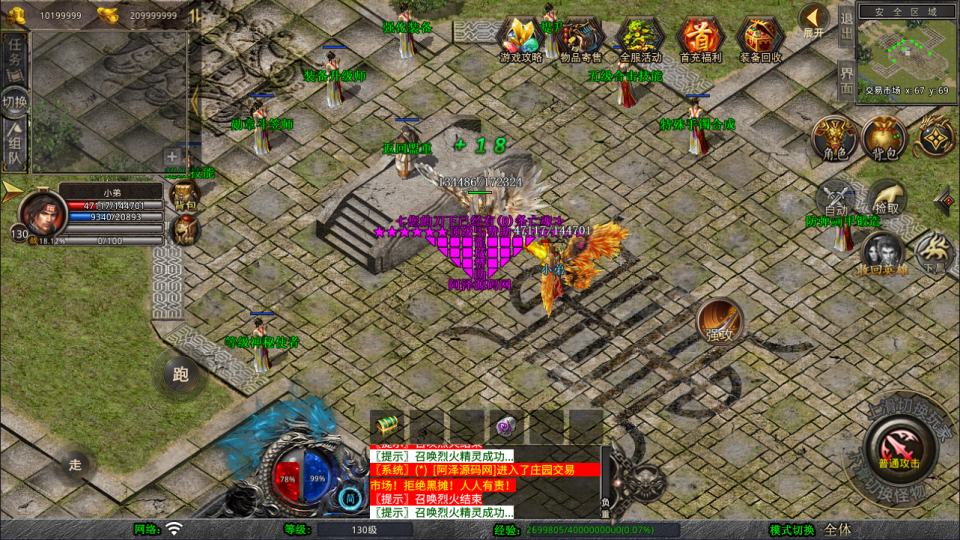Click the 展开 expand arrow button
The height and width of the screenshot is (540, 960).
813,19
